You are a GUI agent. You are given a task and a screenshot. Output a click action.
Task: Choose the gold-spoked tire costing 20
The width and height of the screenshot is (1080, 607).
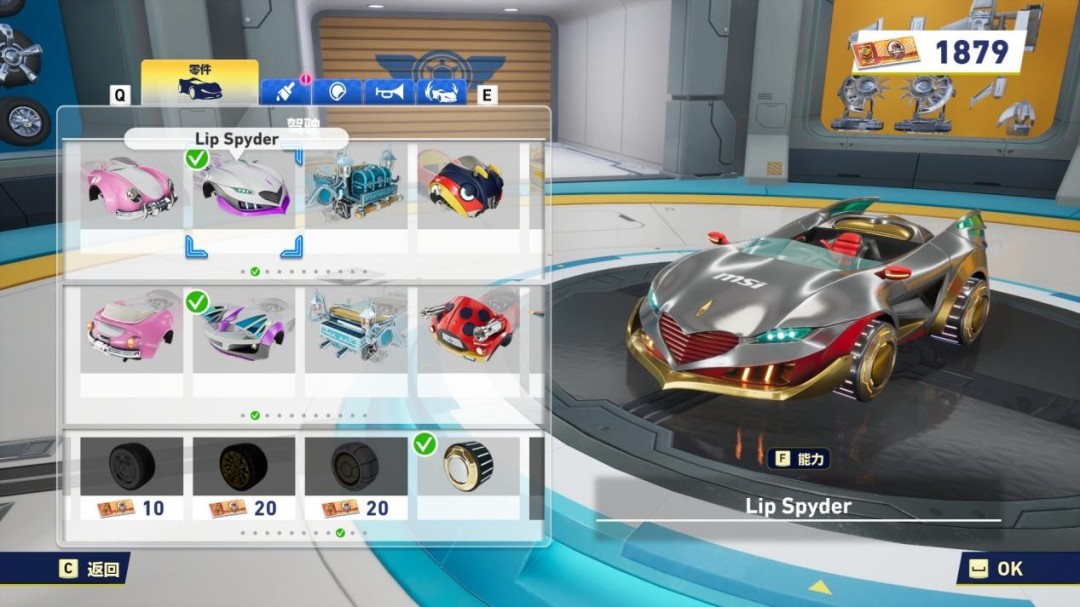pos(243,478)
